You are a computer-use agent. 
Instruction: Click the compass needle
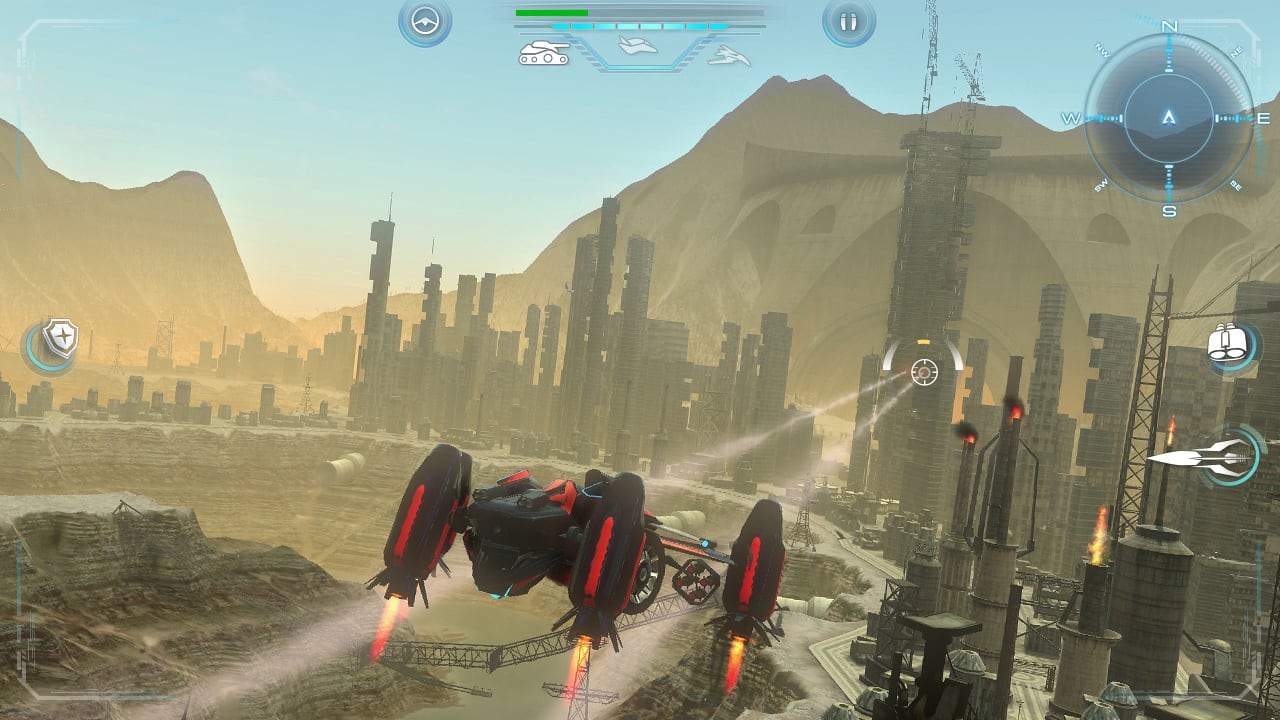point(1169,117)
